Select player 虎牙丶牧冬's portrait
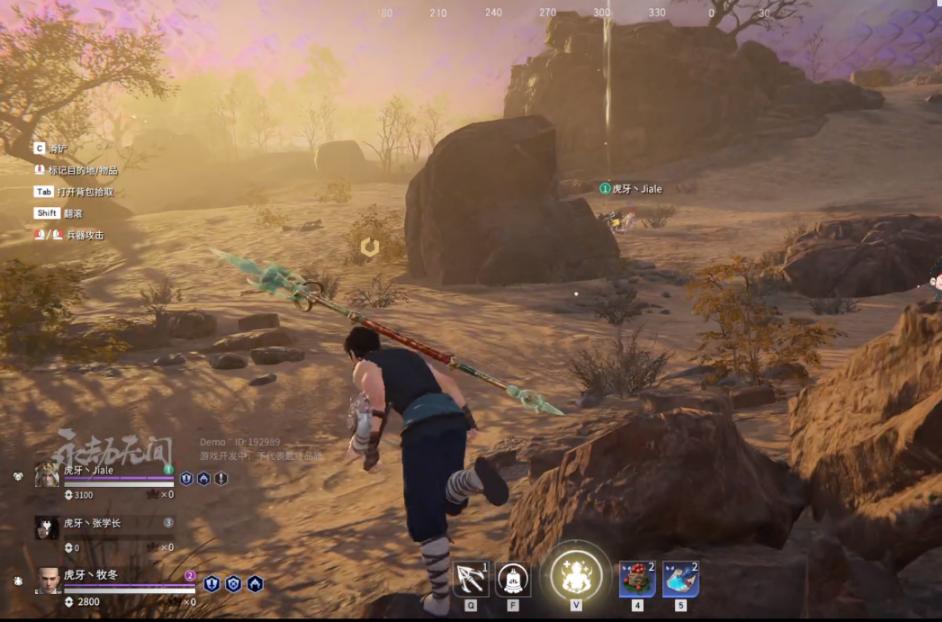 [49, 580]
